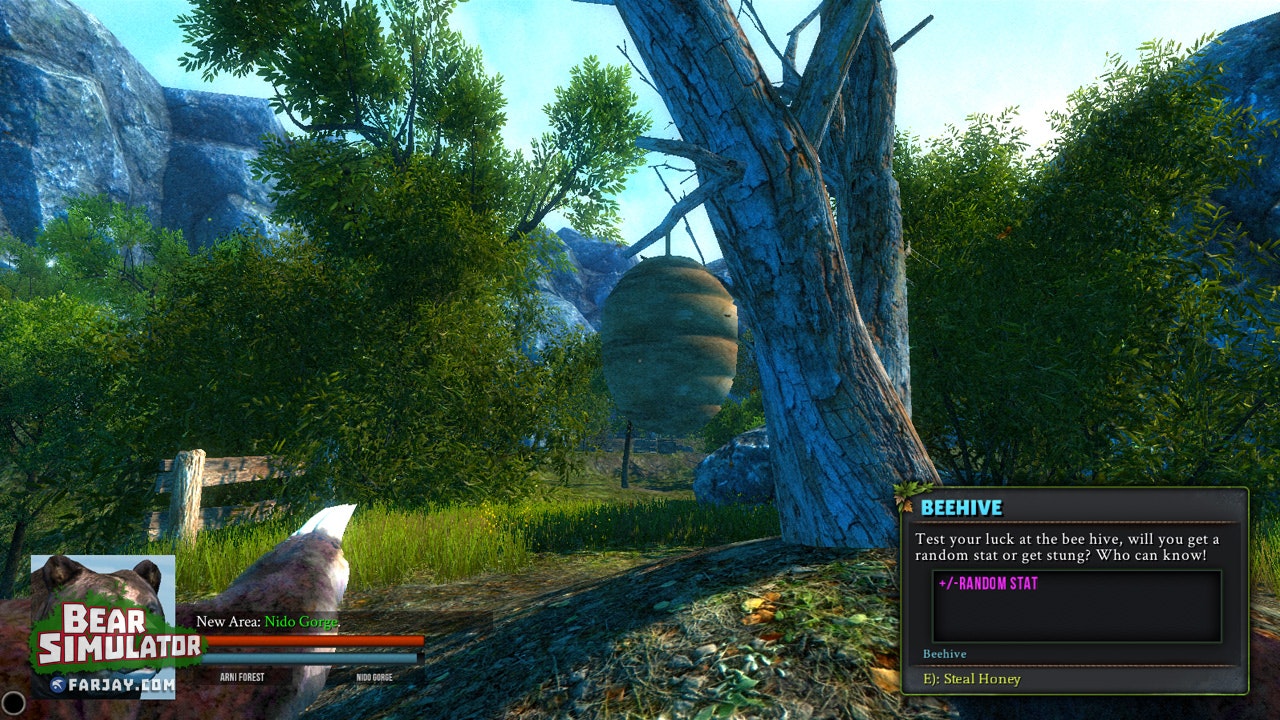This screenshot has width=1280, height=720.
Task: Click the New Area notification banner
Action: click(268, 622)
